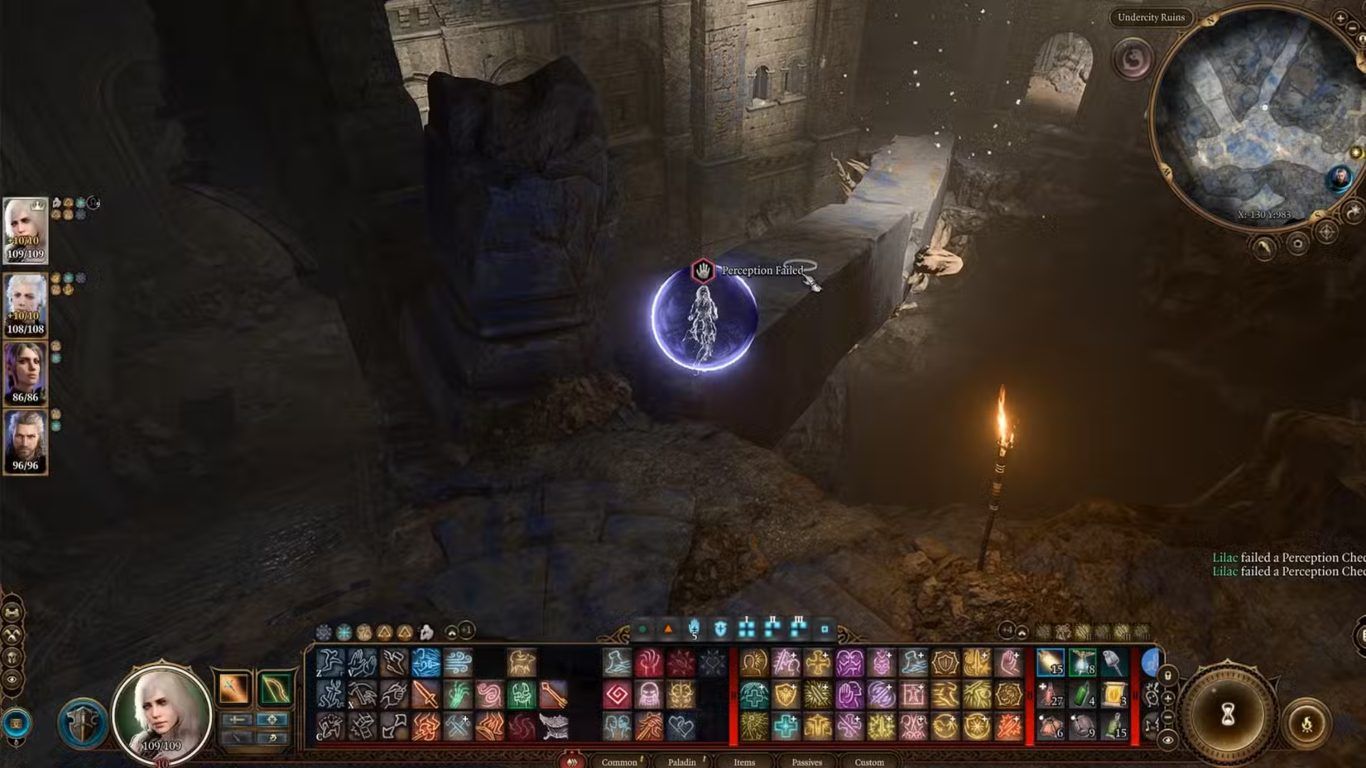The width and height of the screenshot is (1366, 768).
Task: Switch to the Custom hotbar tab
Action: 869,762
